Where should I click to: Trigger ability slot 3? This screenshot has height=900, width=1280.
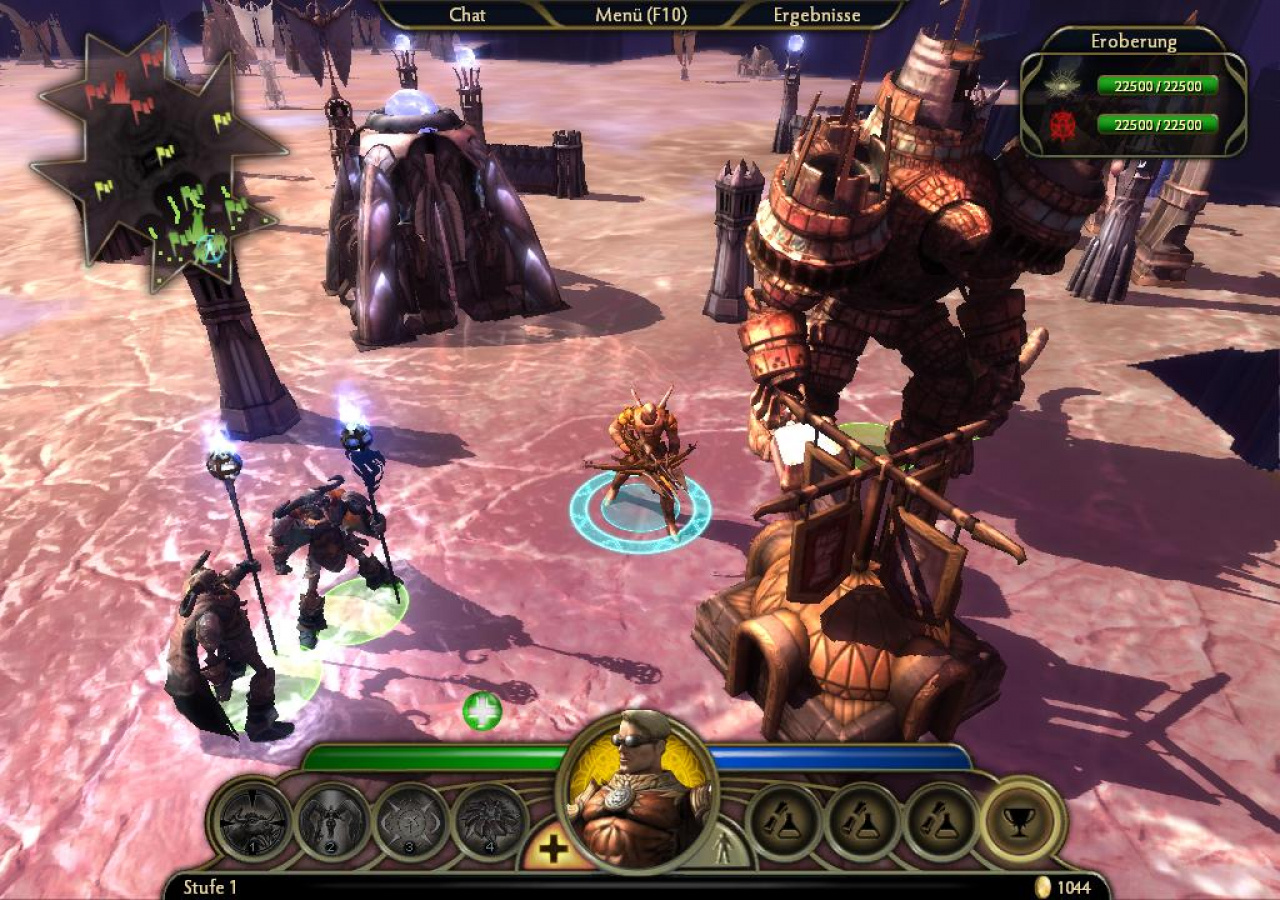pyautogui.click(x=411, y=823)
